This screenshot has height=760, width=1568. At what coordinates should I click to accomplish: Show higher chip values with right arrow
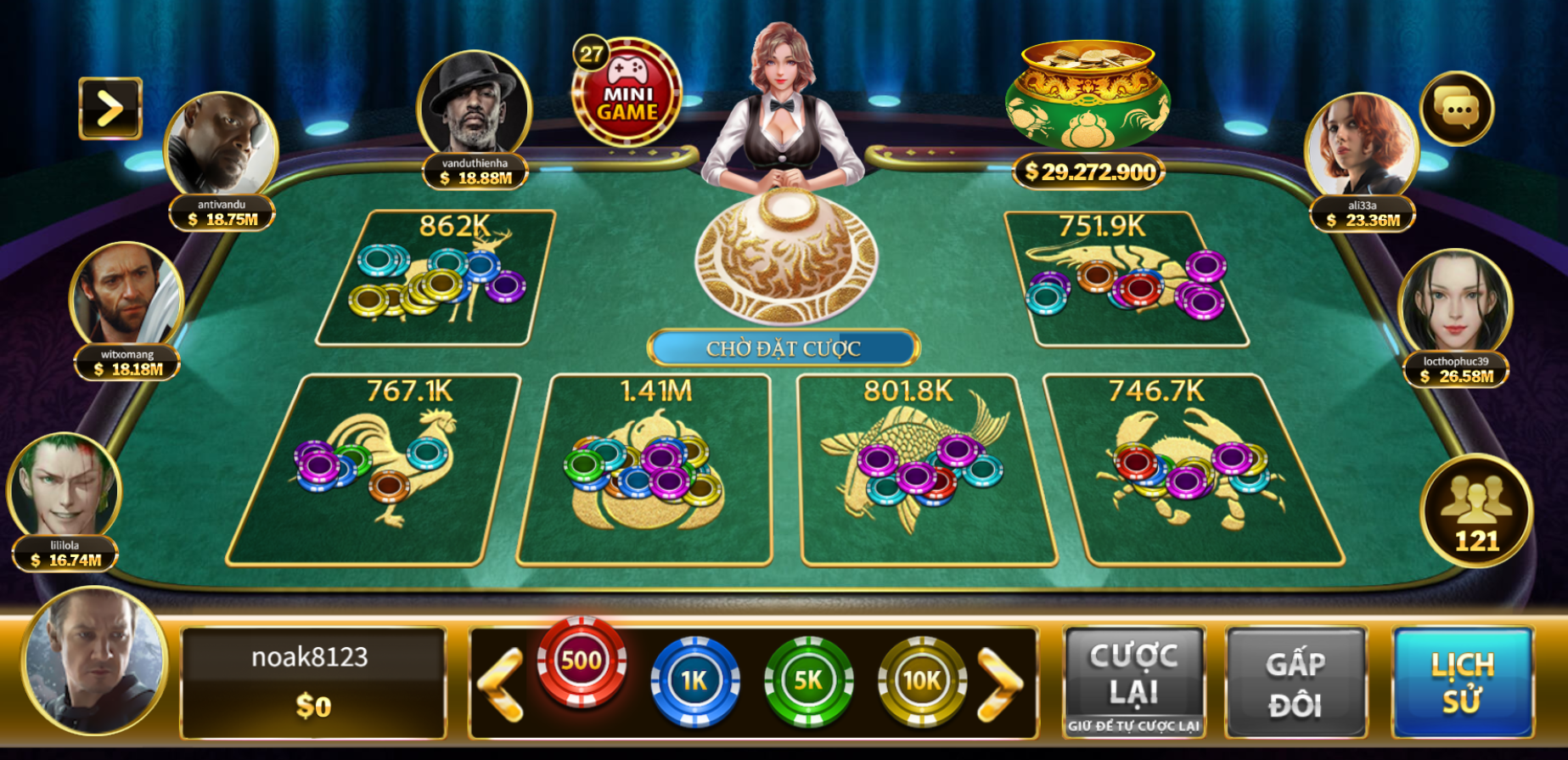point(1000,684)
